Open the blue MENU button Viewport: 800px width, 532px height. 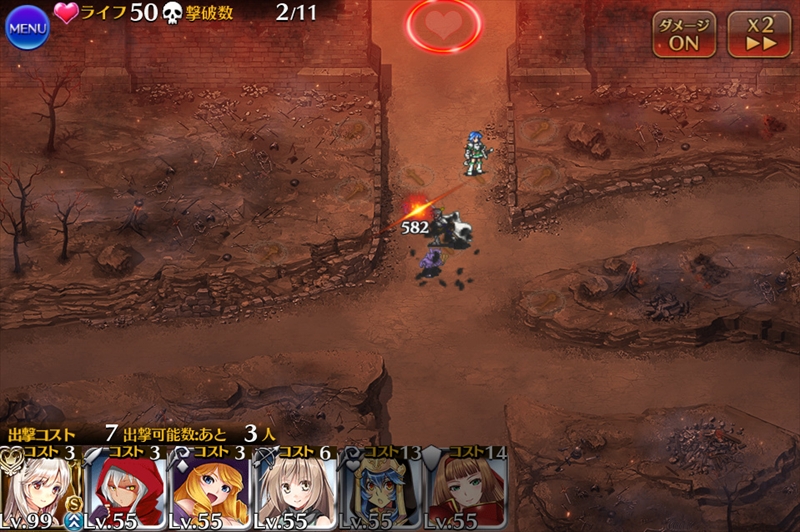(x=27, y=27)
